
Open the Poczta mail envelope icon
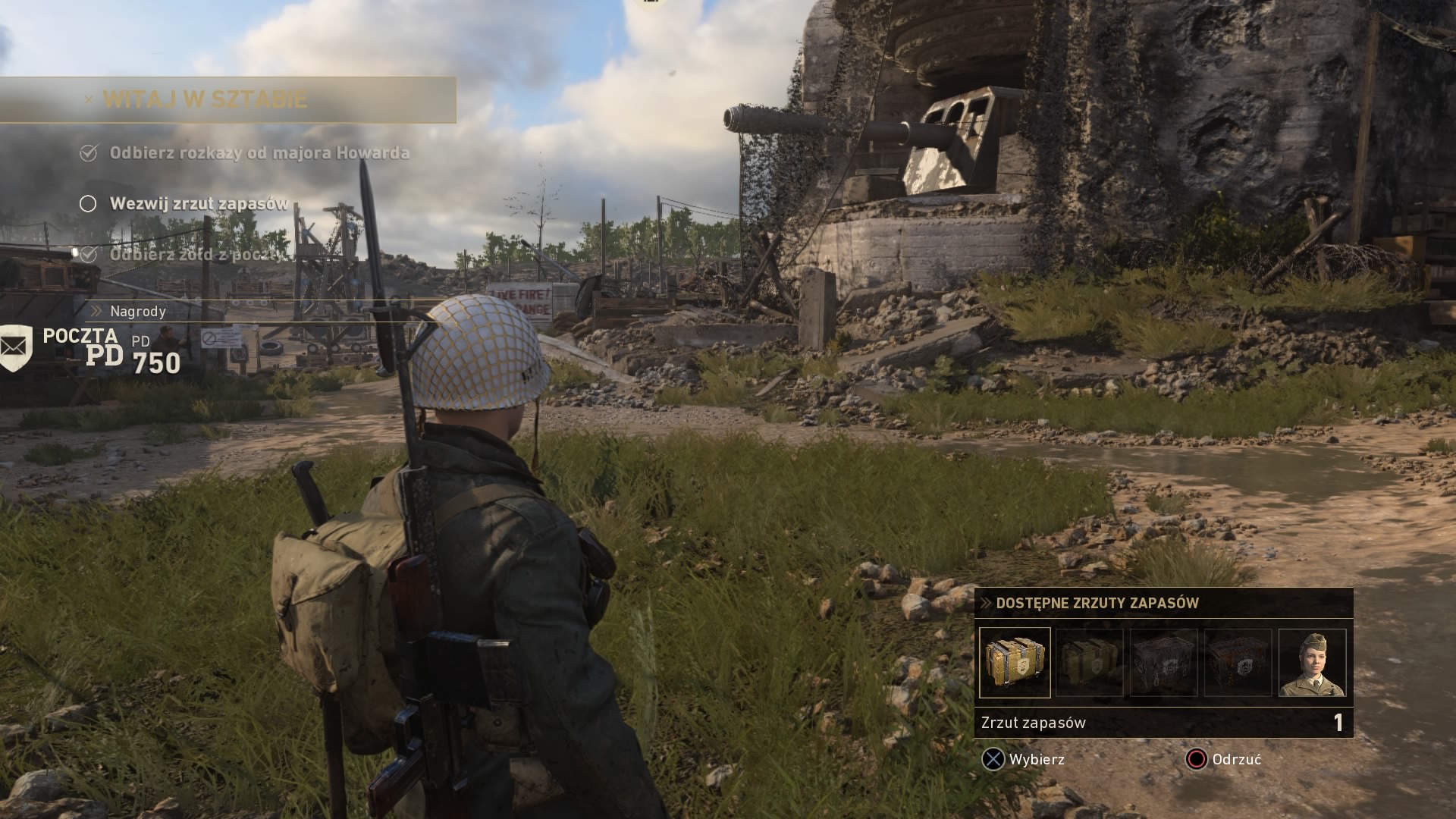click(x=16, y=347)
